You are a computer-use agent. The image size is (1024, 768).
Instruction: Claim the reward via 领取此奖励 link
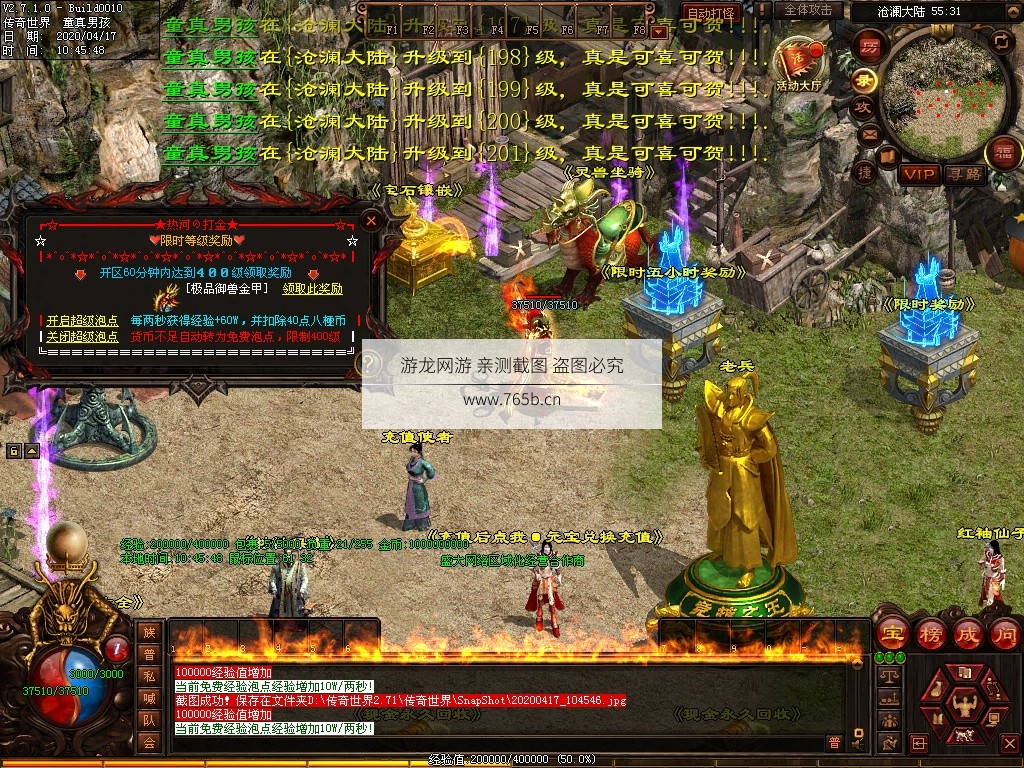point(312,289)
